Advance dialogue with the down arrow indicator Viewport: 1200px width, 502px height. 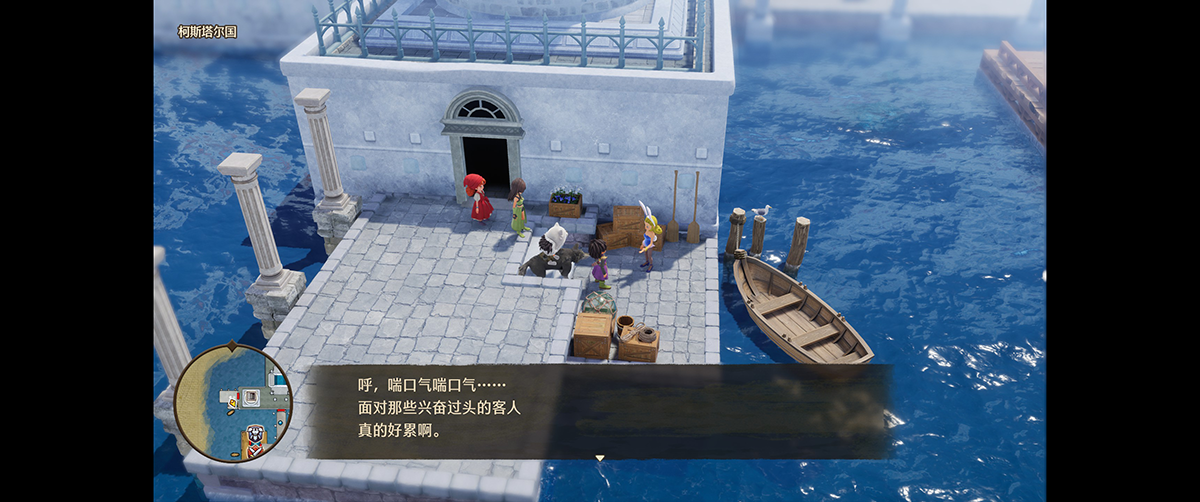click(x=600, y=458)
